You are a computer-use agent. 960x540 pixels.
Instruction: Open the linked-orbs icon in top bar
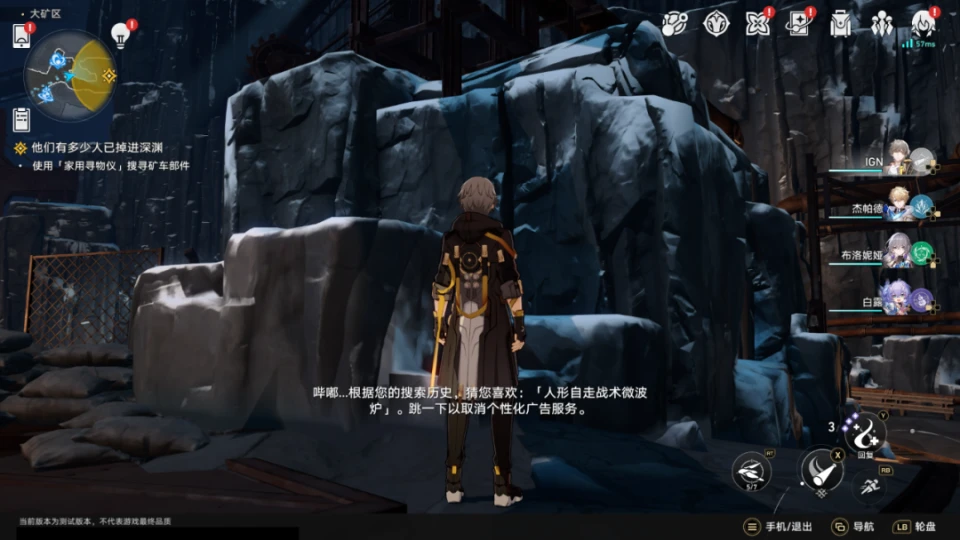(674, 23)
